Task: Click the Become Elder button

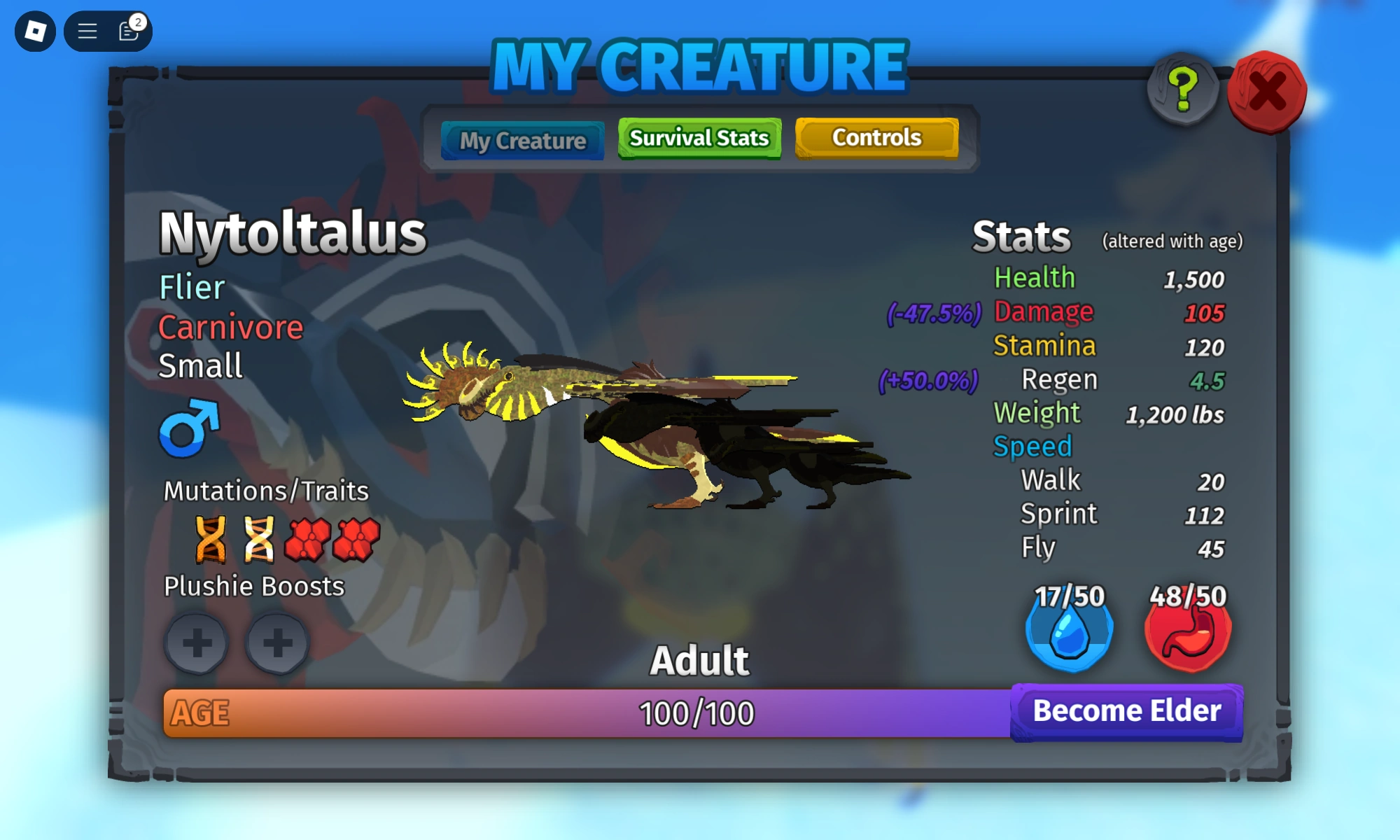Action: (1127, 710)
